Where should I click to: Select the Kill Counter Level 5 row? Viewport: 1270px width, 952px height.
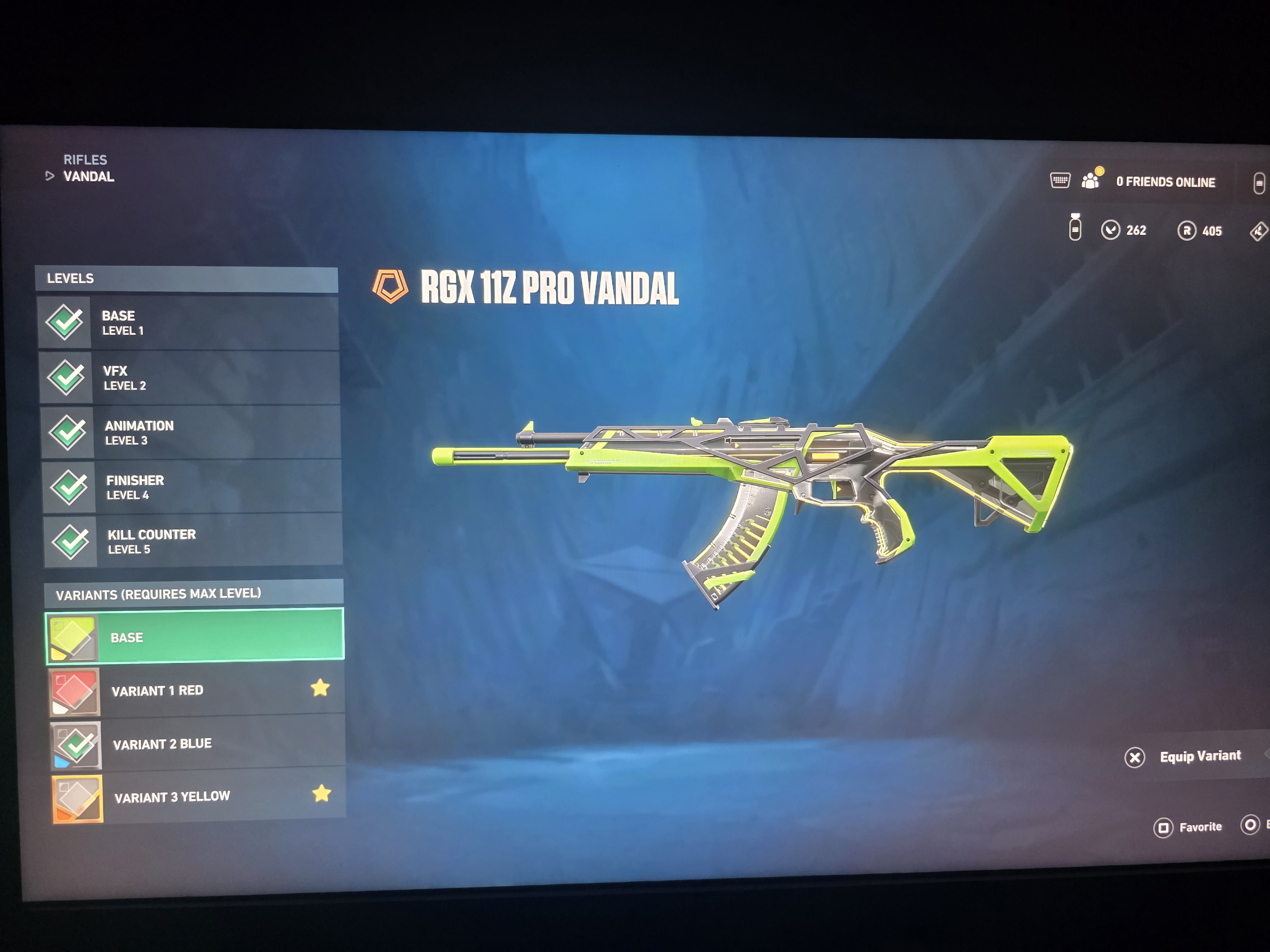click(193, 541)
